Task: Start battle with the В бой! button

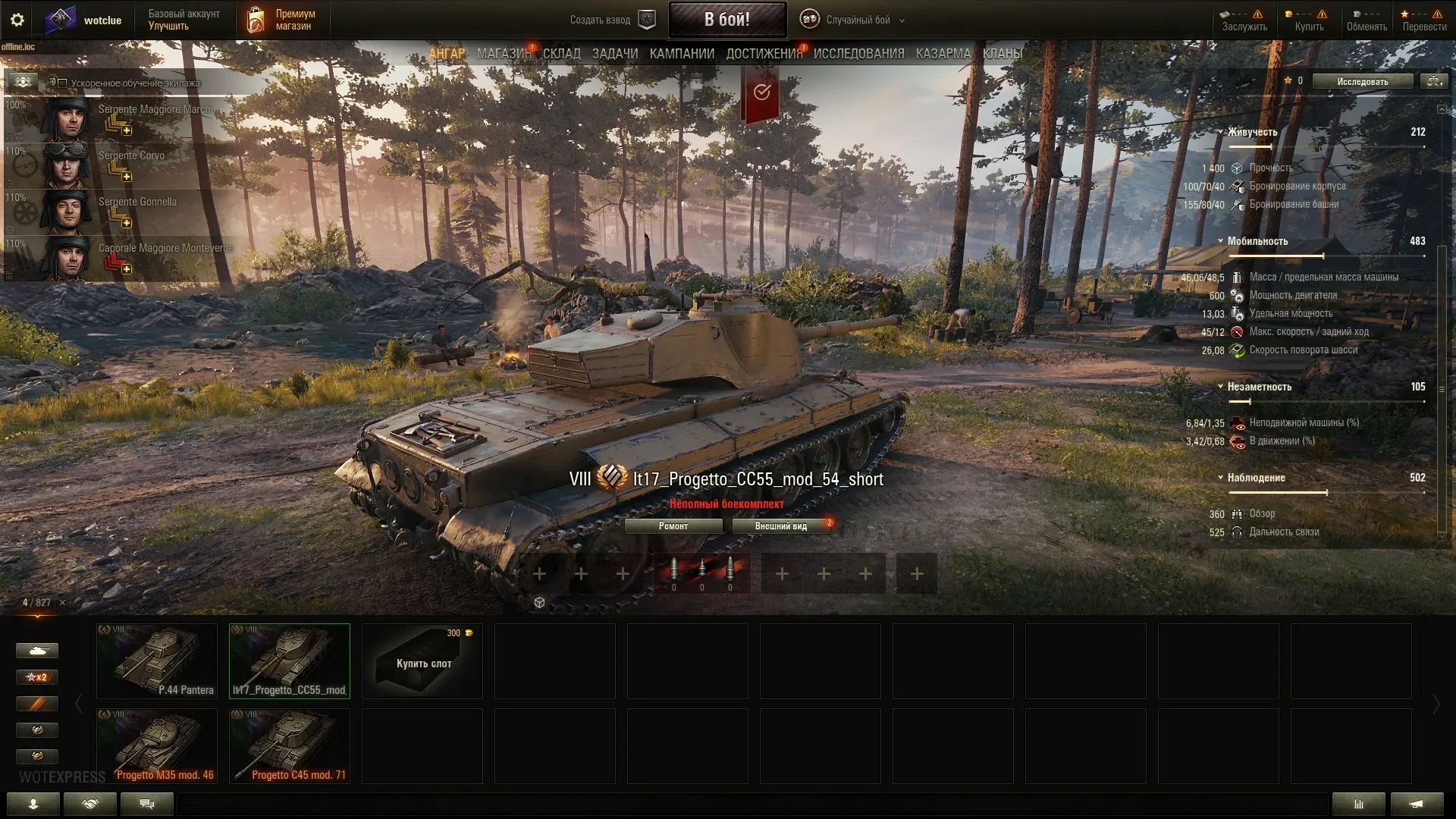Action: (x=726, y=20)
